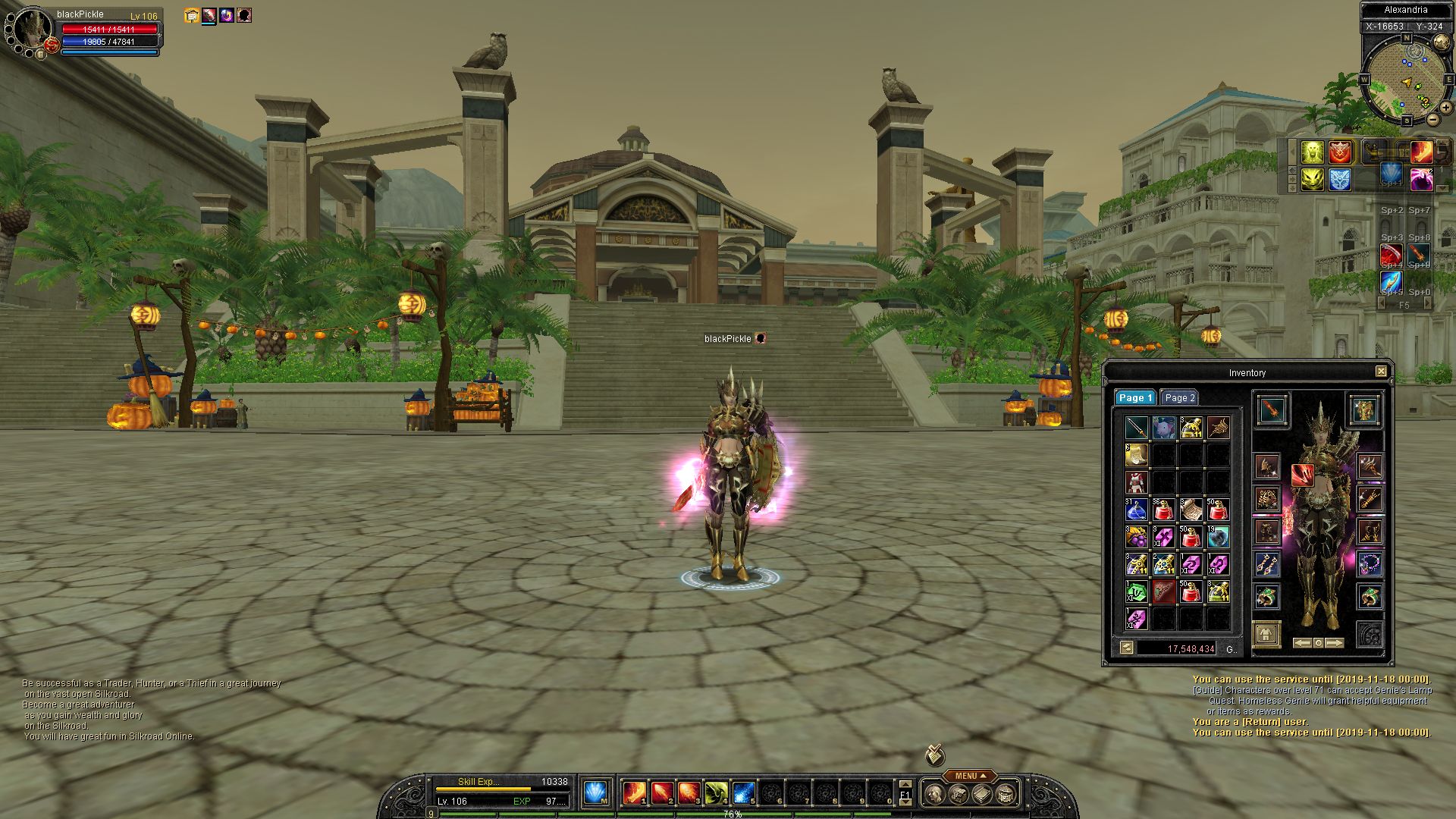Select the purple grapes item
Viewport: 1456px width, 819px height.
1136,537
